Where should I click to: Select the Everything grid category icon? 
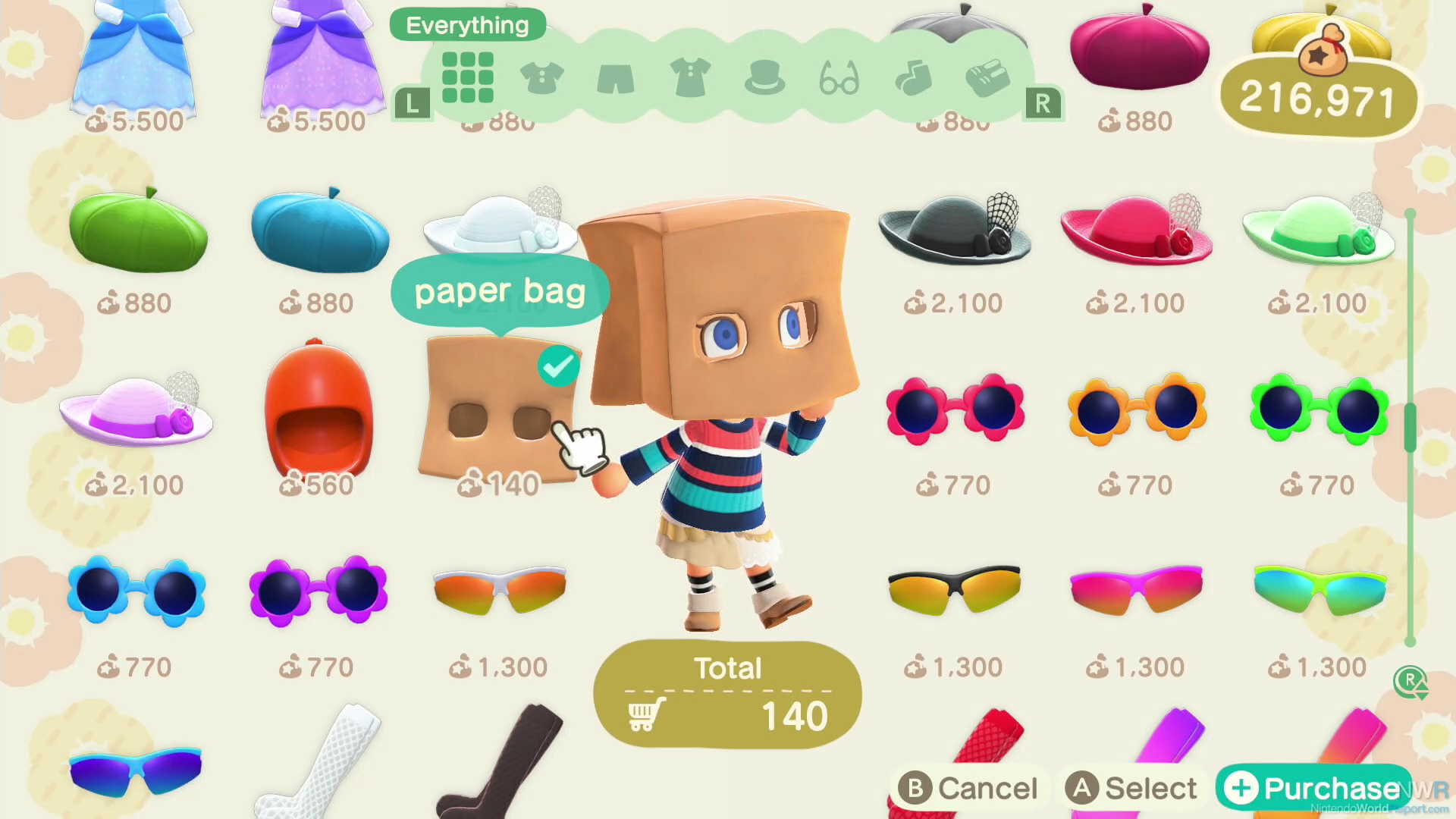(468, 78)
